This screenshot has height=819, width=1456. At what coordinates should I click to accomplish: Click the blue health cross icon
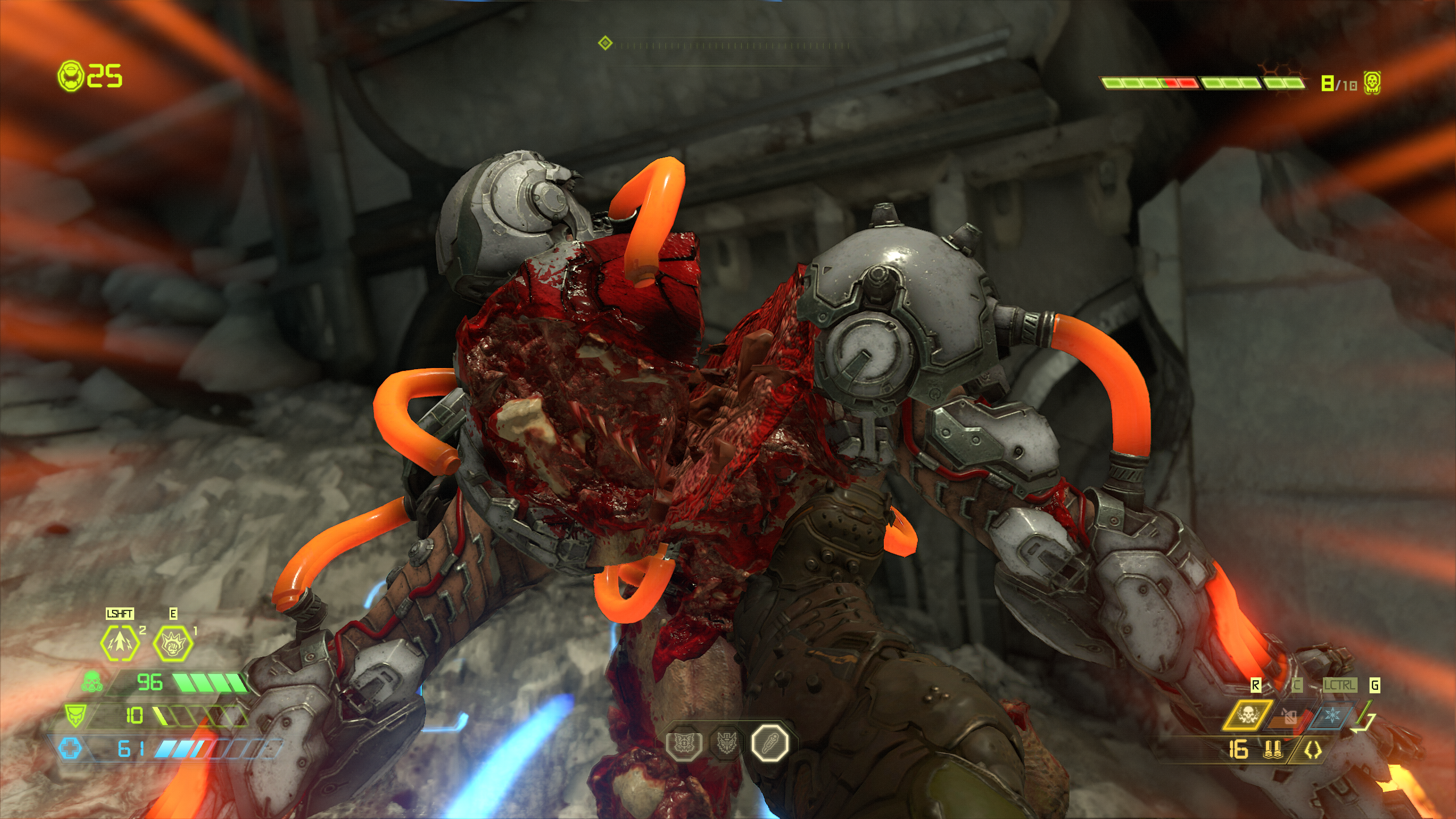tap(71, 748)
